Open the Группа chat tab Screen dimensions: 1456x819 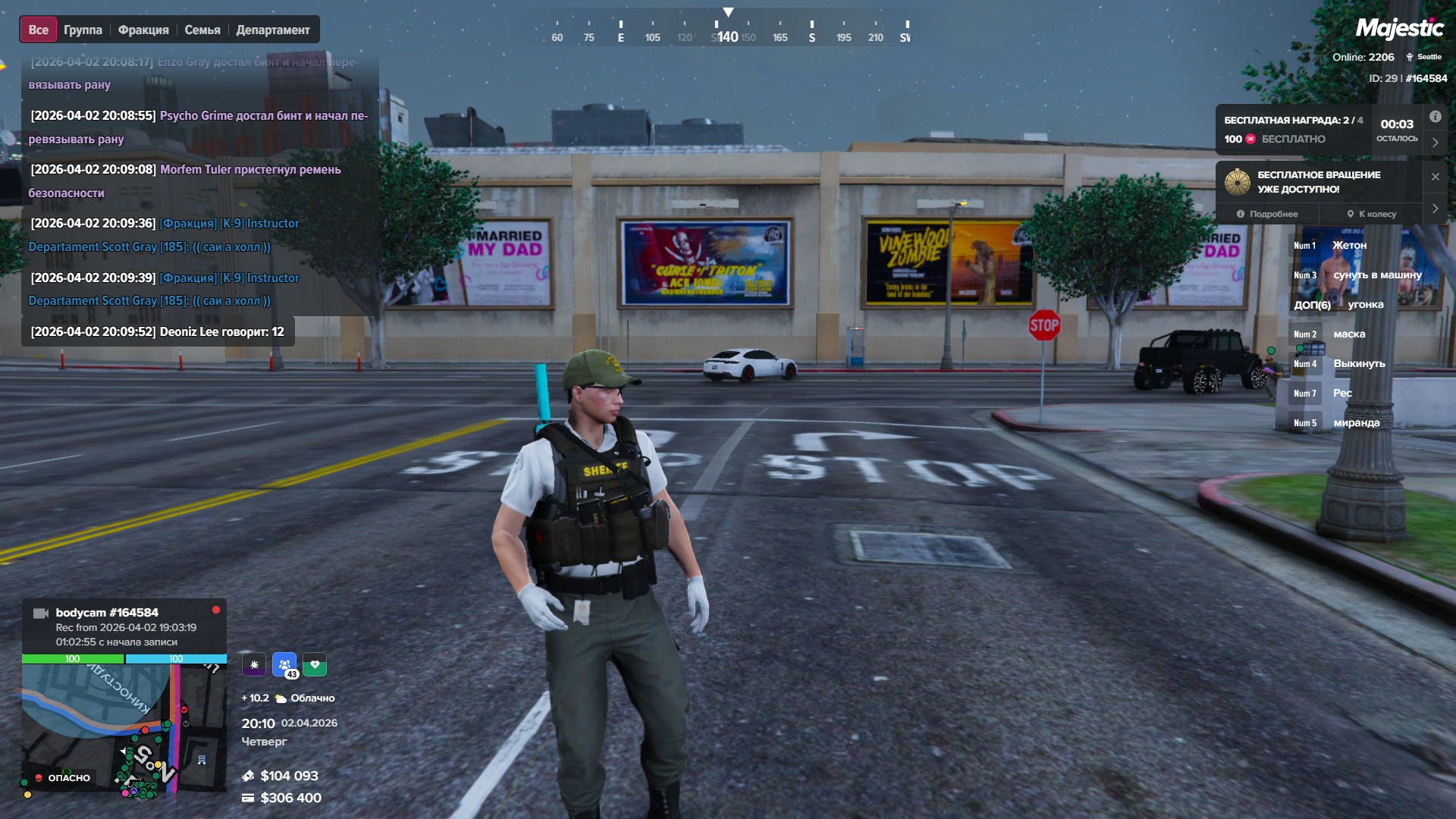point(83,30)
